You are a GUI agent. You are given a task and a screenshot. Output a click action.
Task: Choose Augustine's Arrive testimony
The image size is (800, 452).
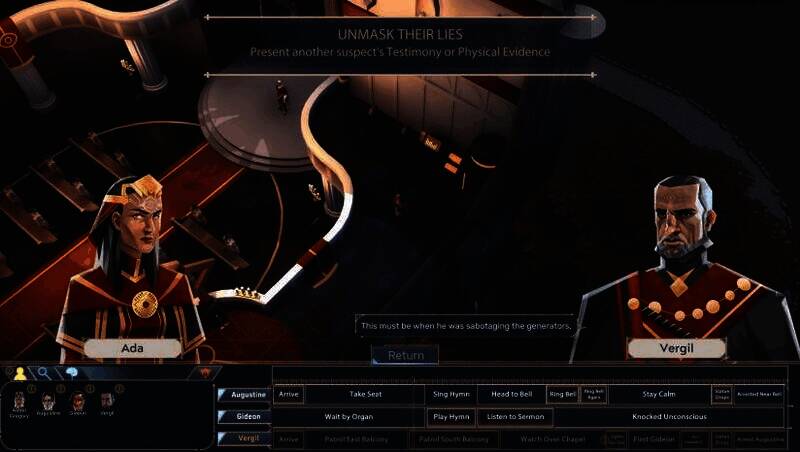pyautogui.click(x=289, y=395)
